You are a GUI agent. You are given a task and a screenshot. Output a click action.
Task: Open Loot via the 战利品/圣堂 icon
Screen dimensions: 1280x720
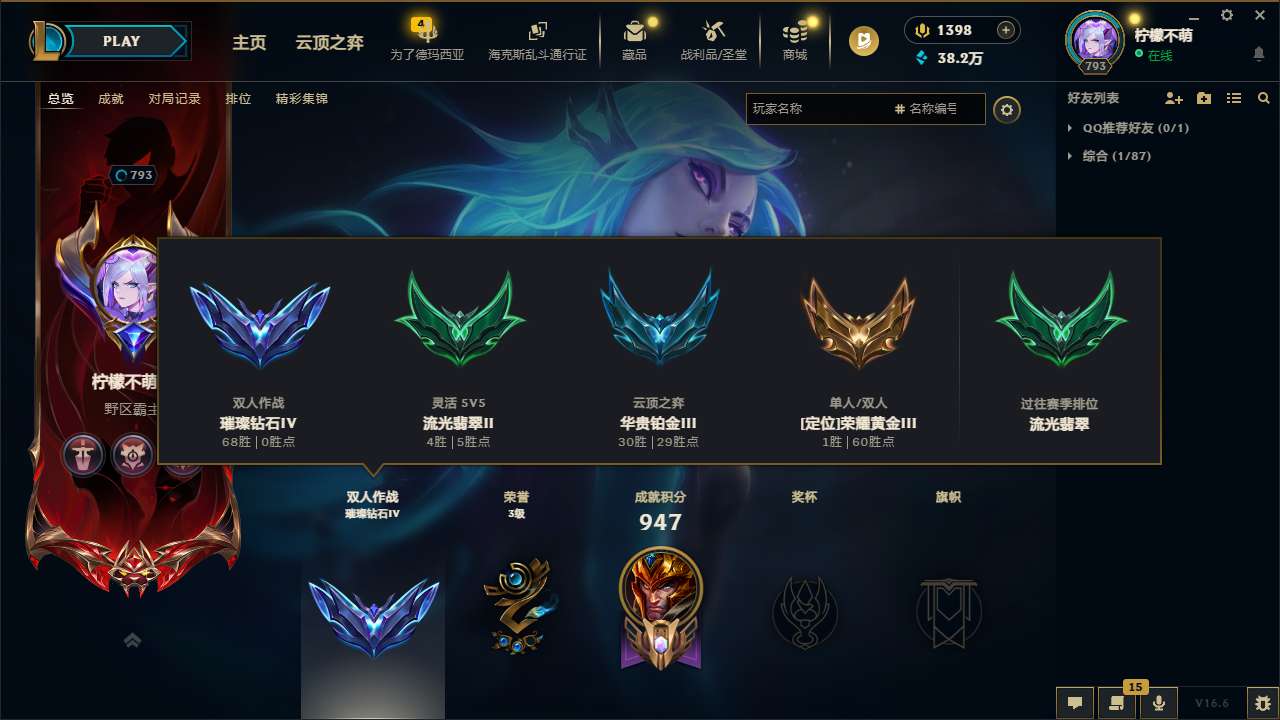point(714,40)
